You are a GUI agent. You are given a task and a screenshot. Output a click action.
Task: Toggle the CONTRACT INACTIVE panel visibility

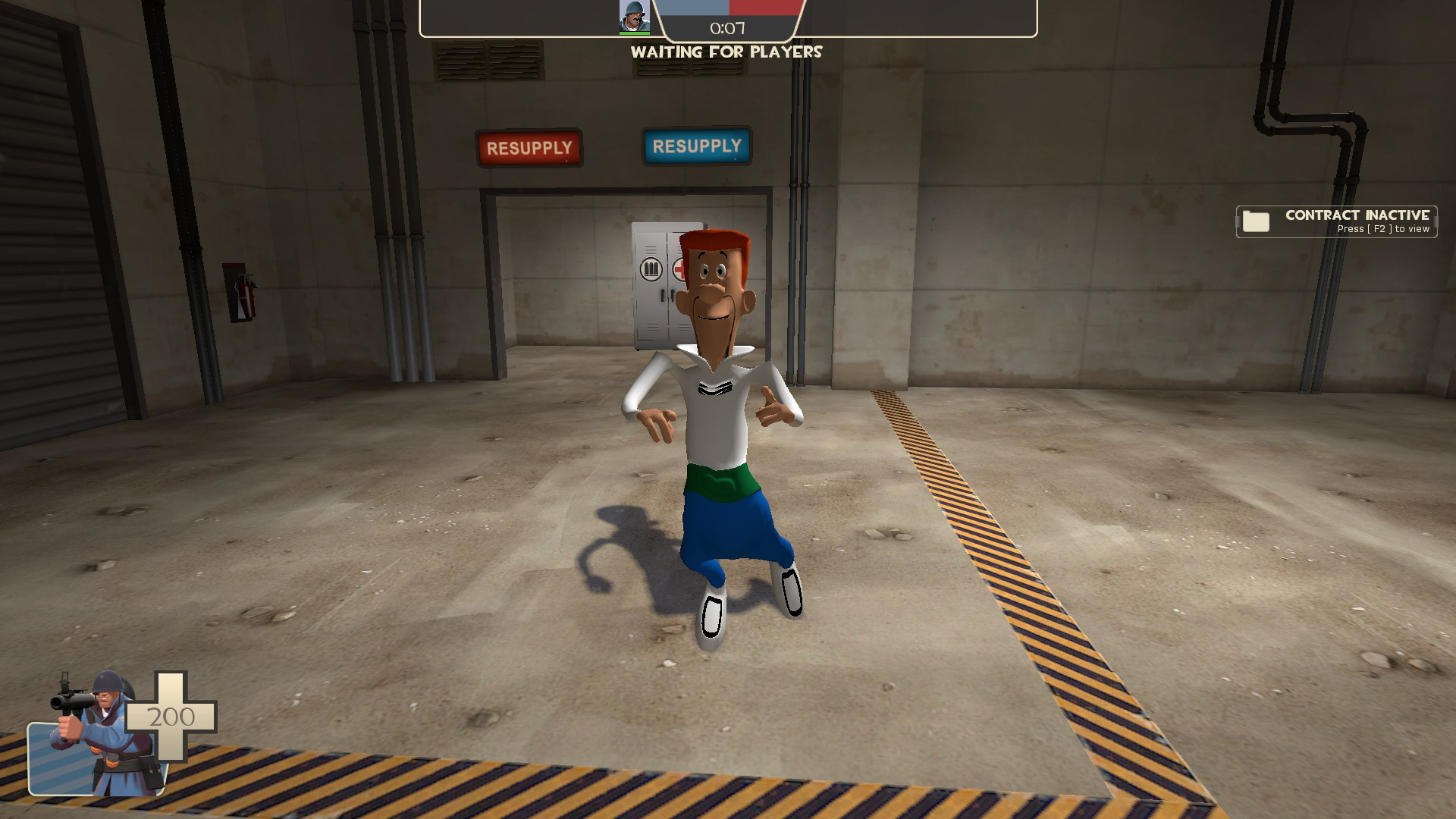[x=1336, y=221]
